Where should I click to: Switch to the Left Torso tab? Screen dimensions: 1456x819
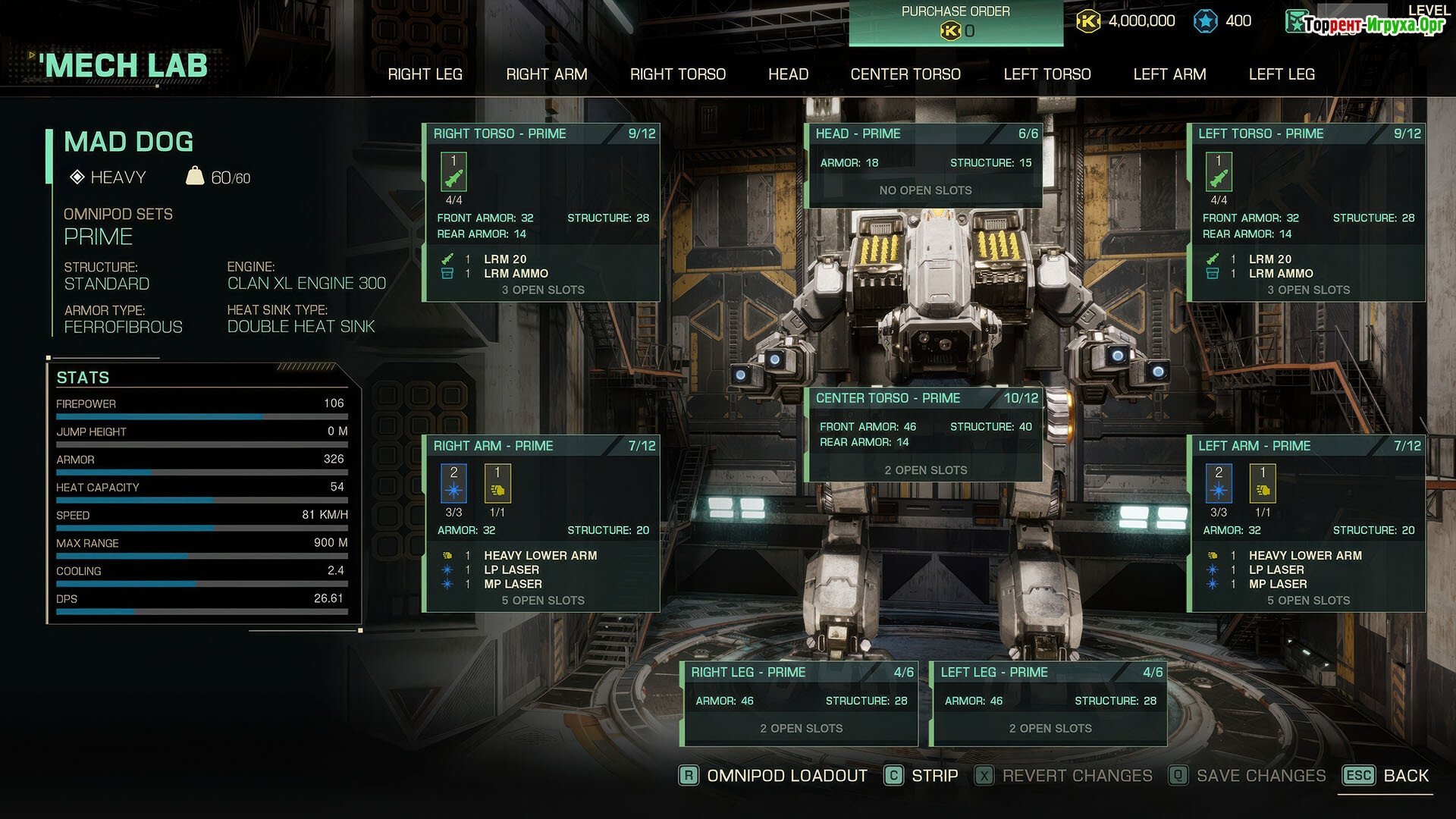click(x=1046, y=74)
